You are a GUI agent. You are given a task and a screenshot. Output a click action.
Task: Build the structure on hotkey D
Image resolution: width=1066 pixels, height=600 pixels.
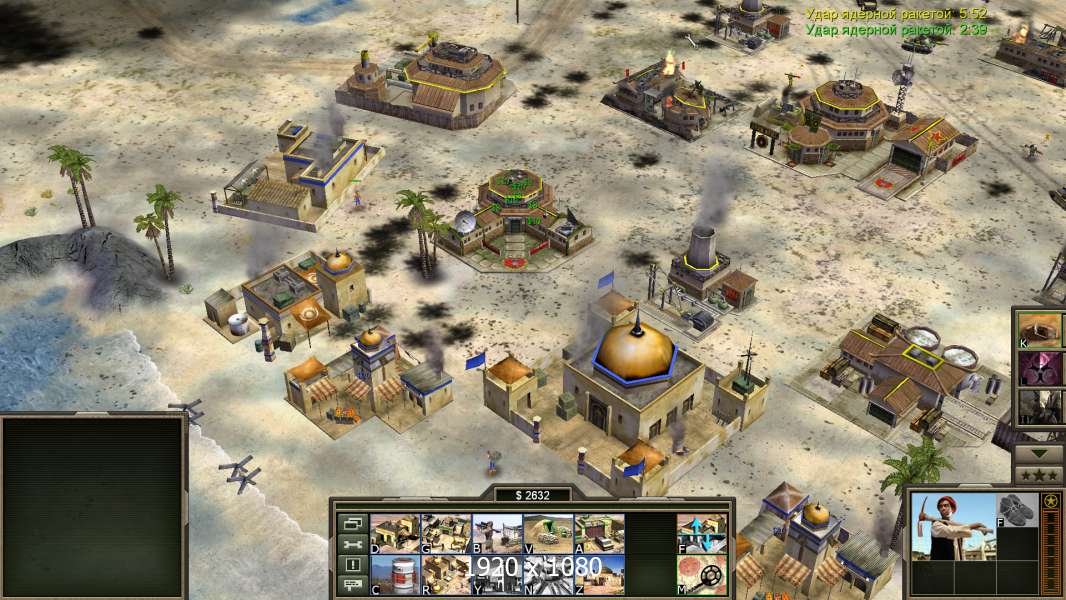click(x=395, y=534)
